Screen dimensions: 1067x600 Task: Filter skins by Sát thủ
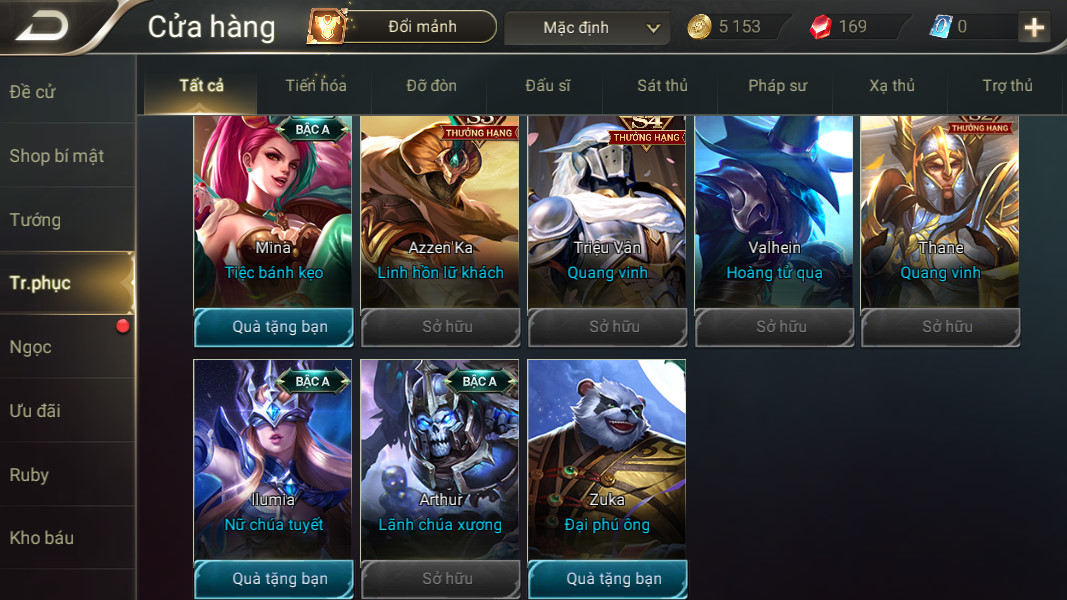tap(662, 86)
